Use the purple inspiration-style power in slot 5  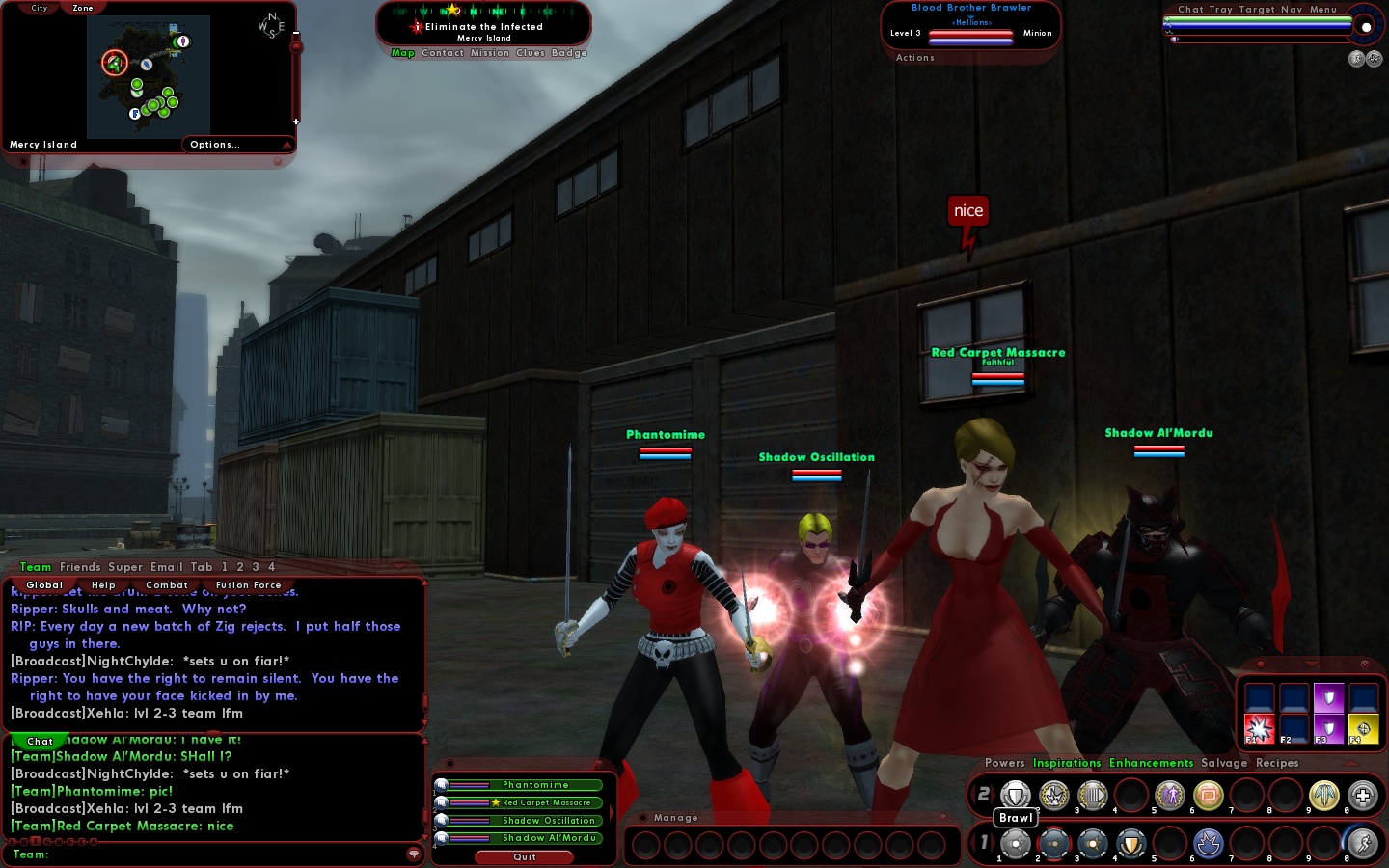tap(1170, 797)
